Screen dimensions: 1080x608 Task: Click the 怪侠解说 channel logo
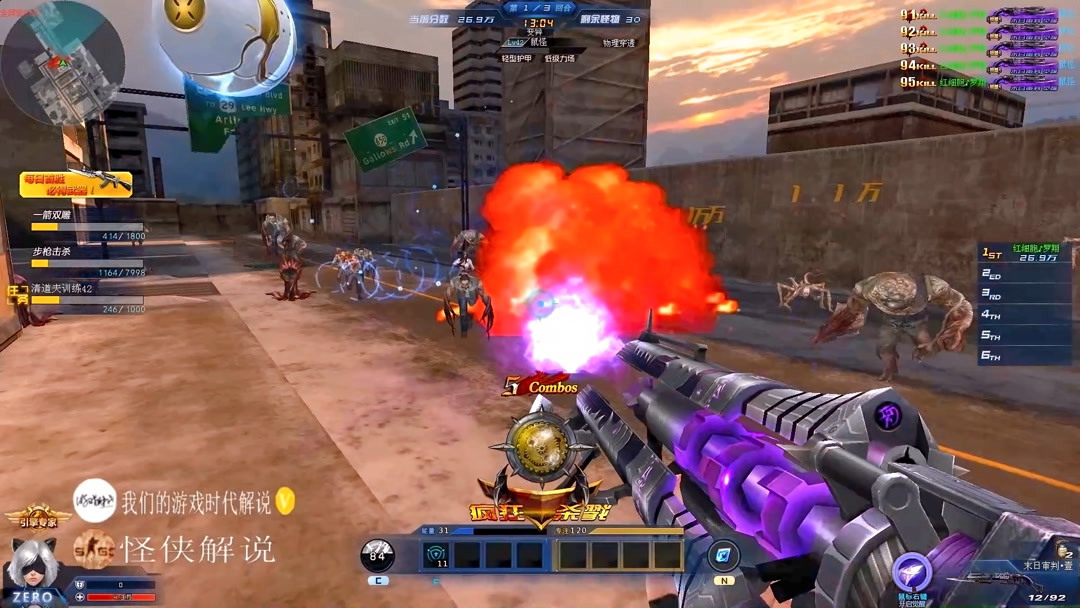click(x=93, y=549)
